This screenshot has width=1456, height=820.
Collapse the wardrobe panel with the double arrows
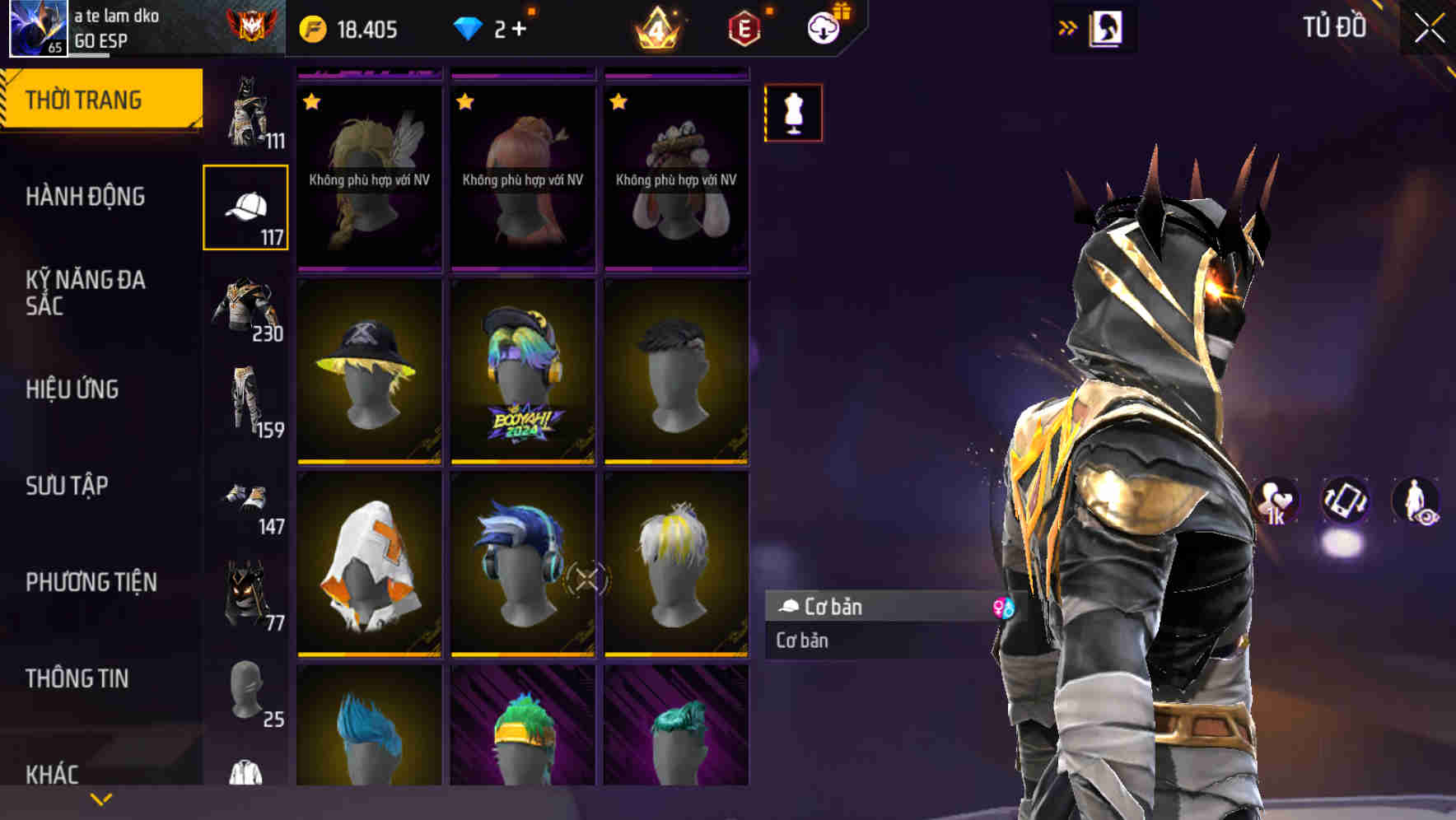pyautogui.click(x=1066, y=27)
